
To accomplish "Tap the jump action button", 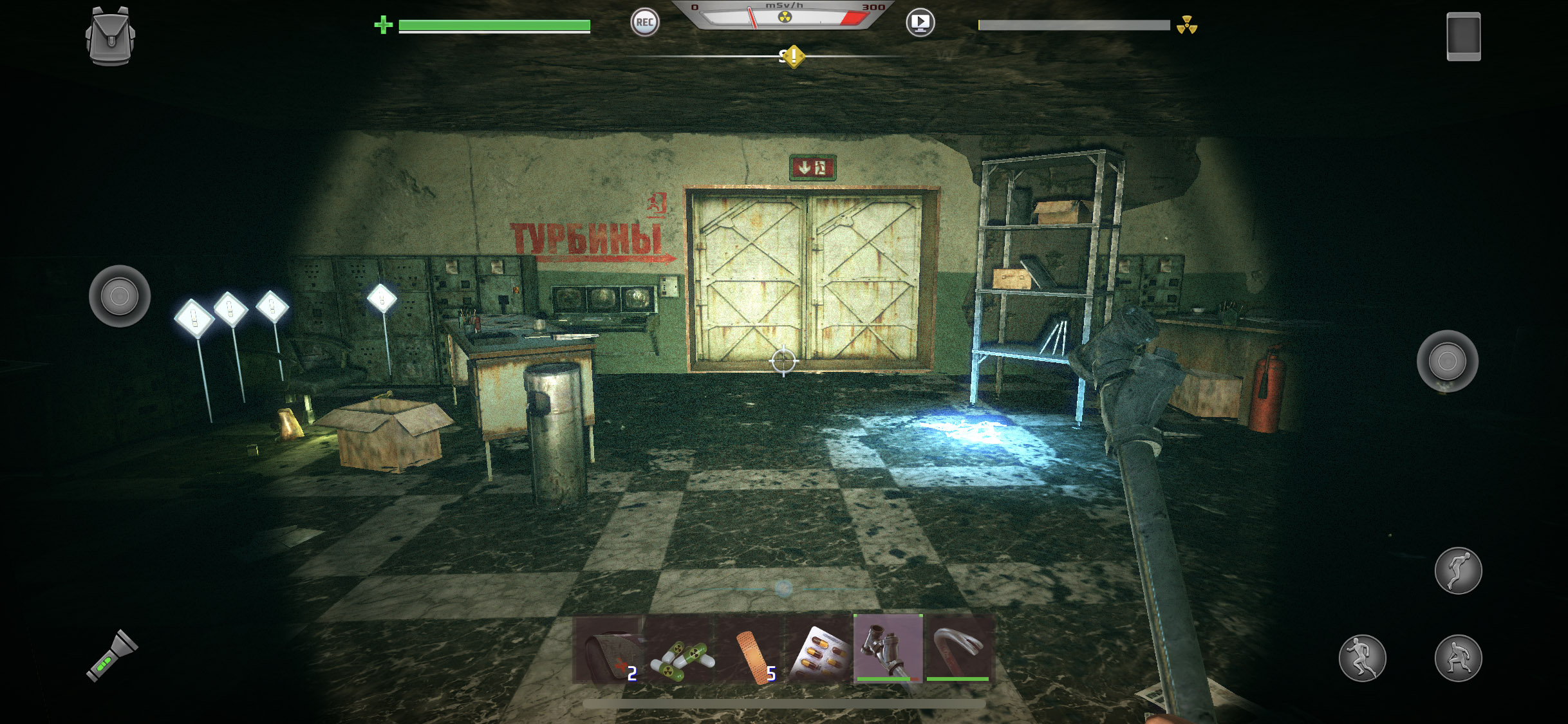I will point(1458,571).
